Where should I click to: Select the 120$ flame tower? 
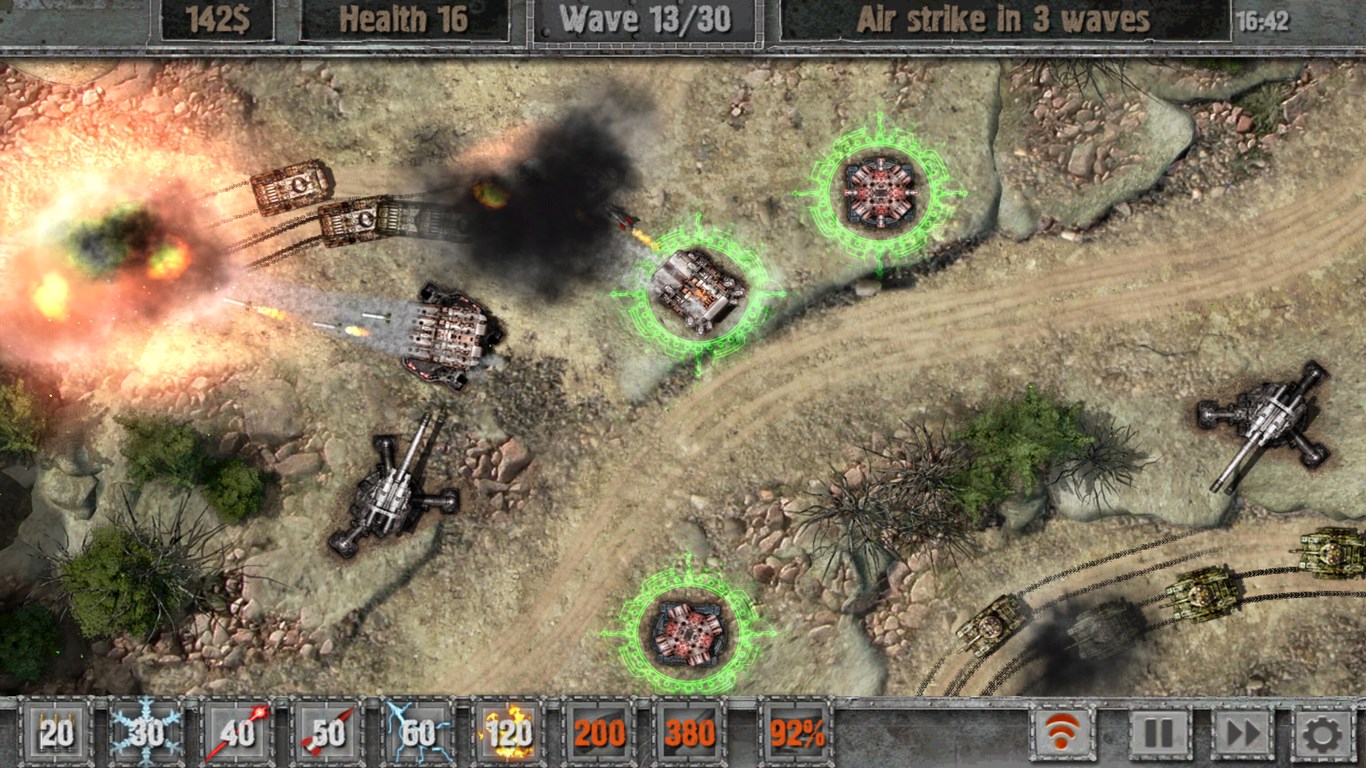[x=508, y=733]
